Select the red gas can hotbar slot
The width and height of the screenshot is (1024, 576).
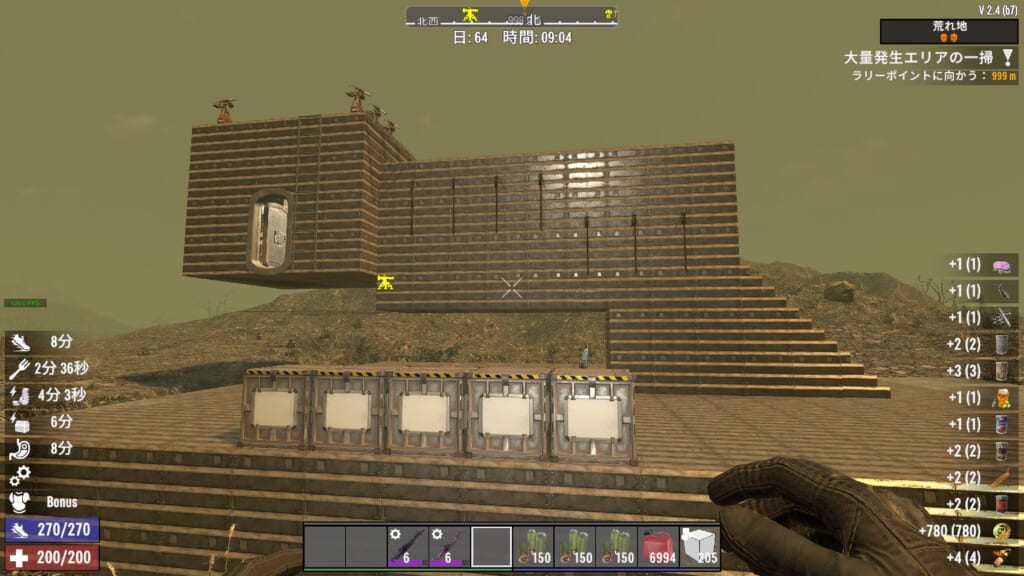(x=658, y=547)
